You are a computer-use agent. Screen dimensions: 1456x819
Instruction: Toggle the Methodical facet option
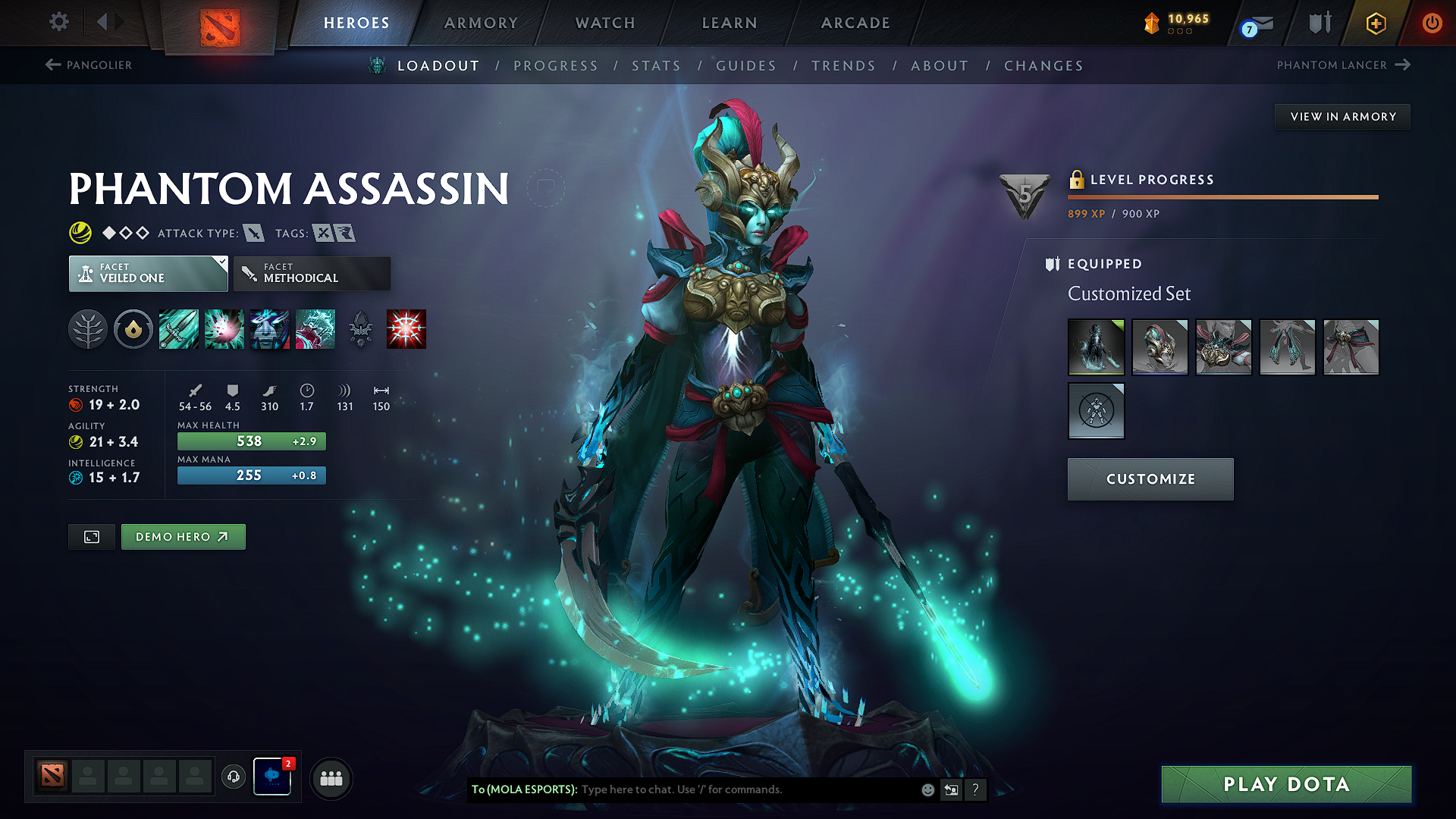click(x=312, y=273)
